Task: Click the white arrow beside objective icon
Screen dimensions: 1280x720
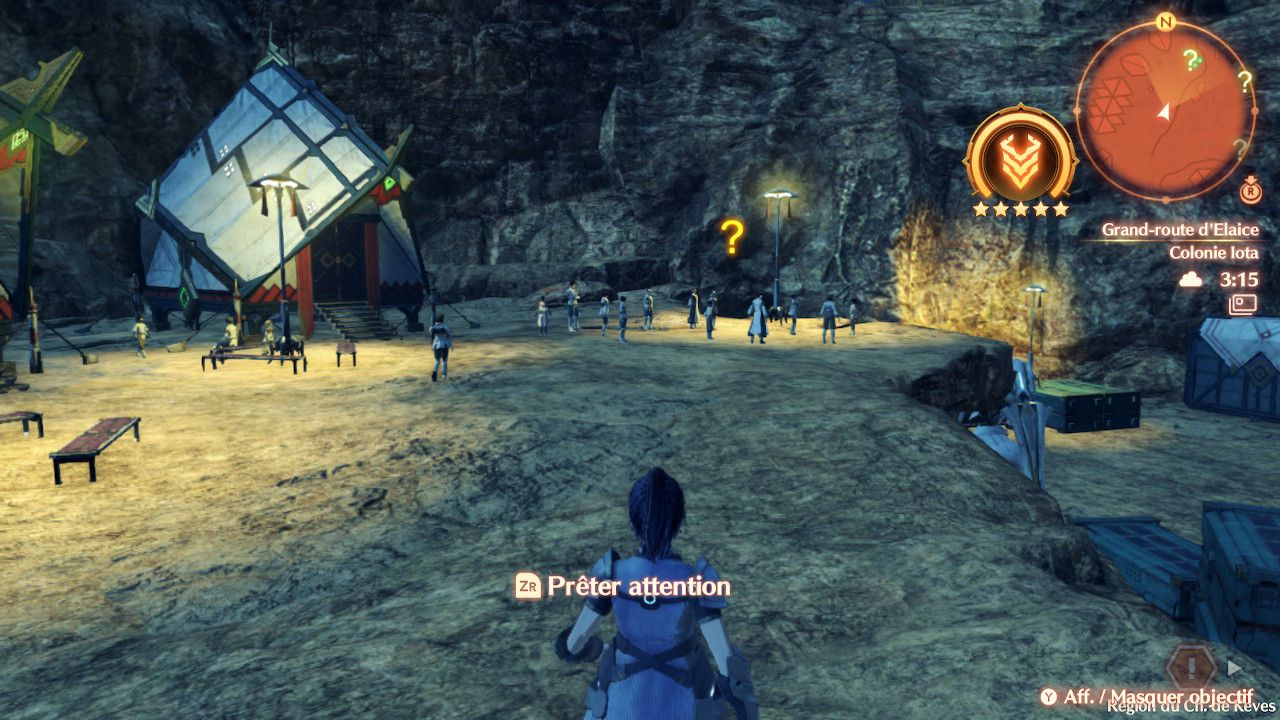Action: [x=1235, y=667]
